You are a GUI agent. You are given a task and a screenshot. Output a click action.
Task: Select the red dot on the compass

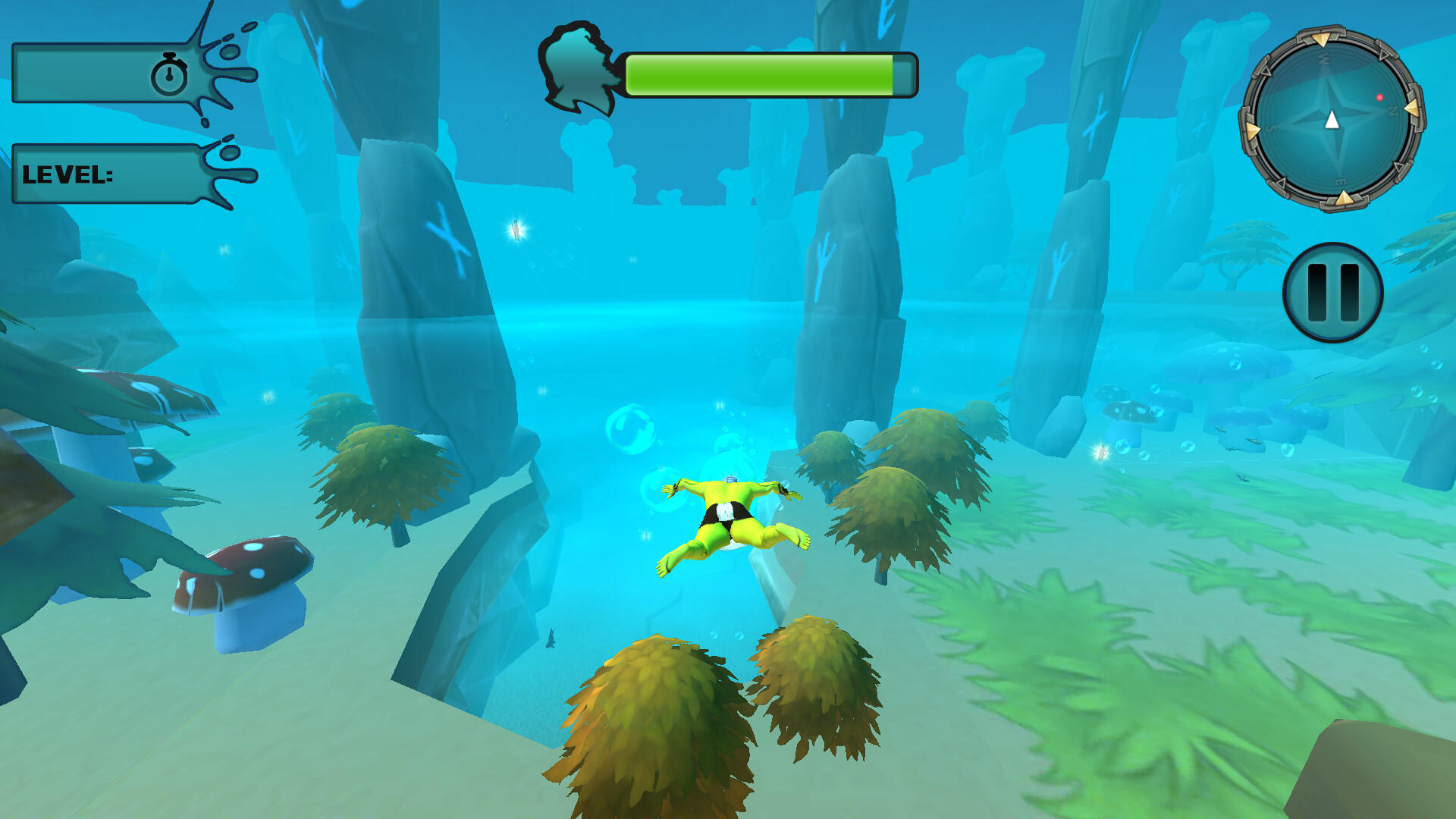click(1379, 98)
